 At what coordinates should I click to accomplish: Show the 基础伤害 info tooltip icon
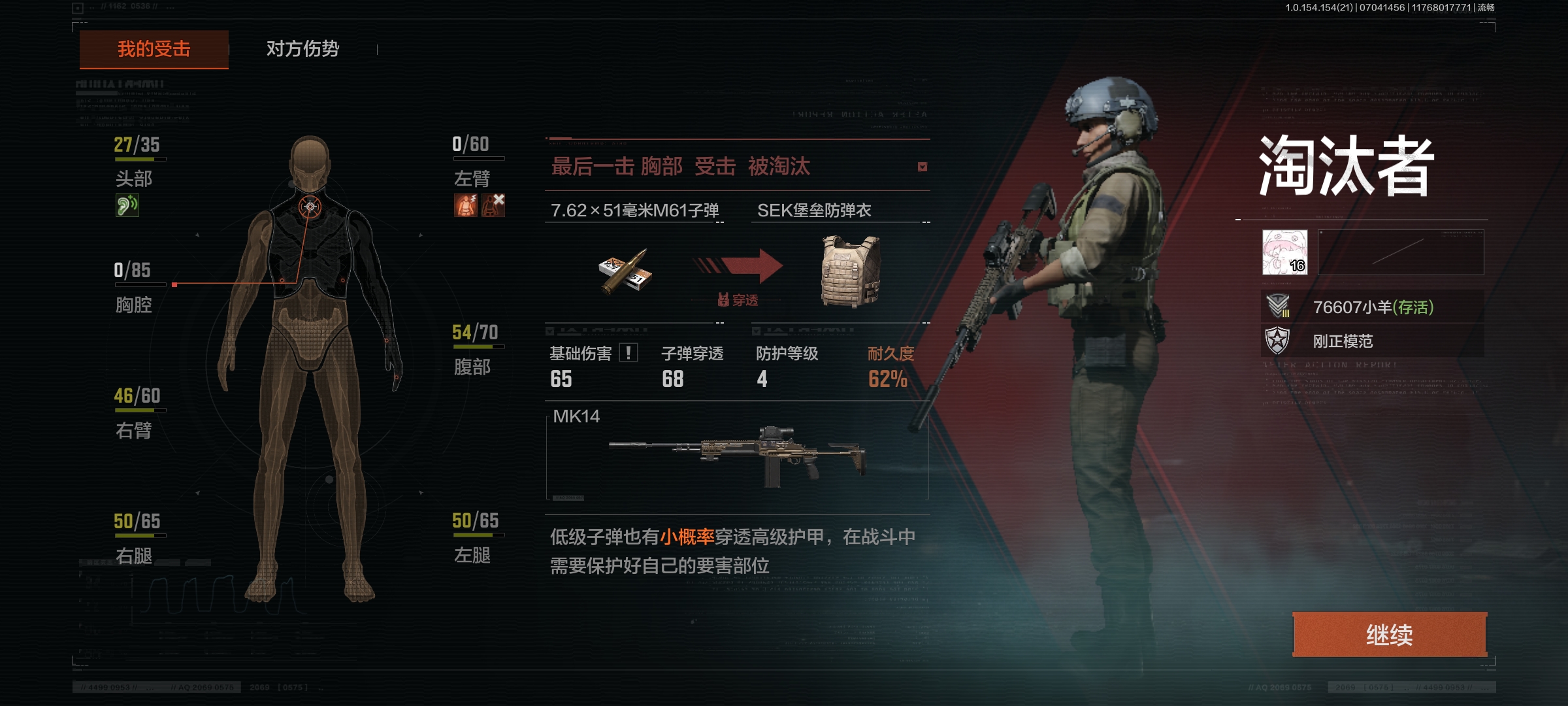tap(629, 353)
